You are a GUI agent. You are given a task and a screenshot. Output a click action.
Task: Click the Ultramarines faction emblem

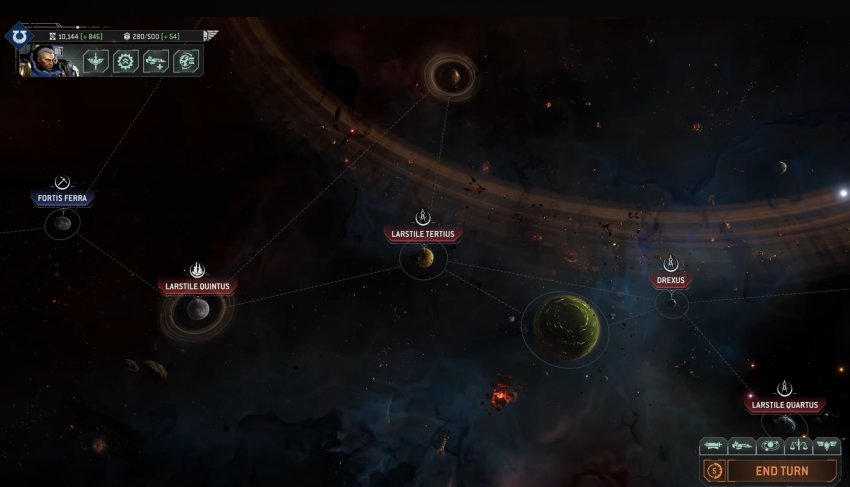(19, 36)
